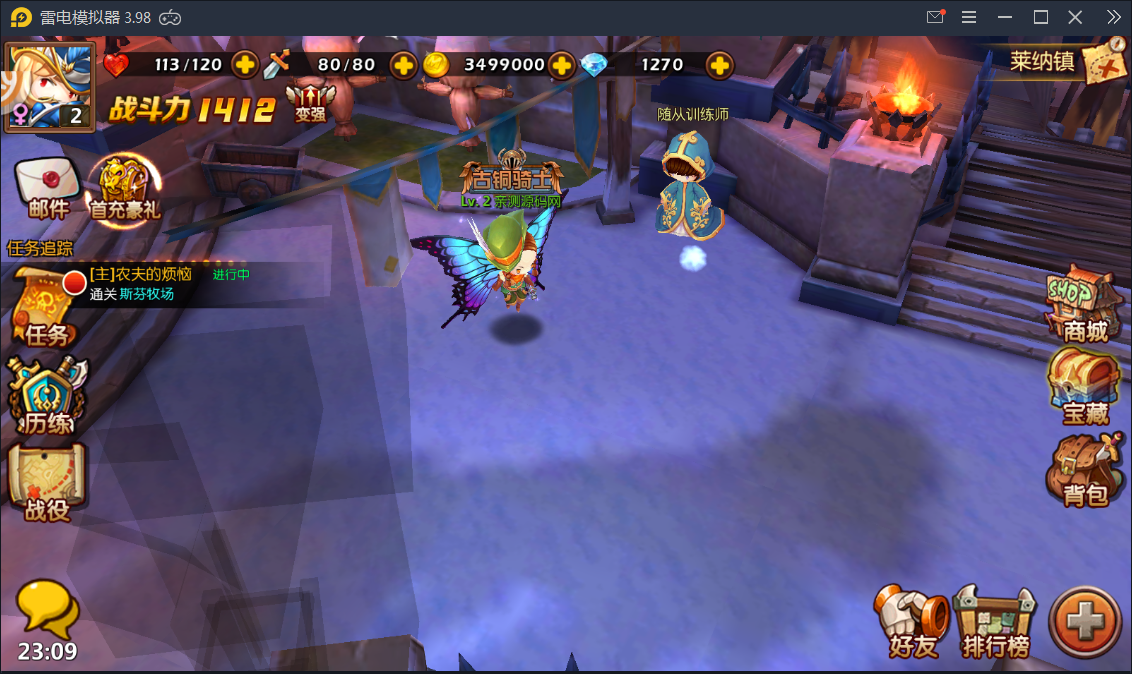This screenshot has height=674, width=1132.
Task: Open the 背包 backpack inventory
Action: coord(1084,470)
